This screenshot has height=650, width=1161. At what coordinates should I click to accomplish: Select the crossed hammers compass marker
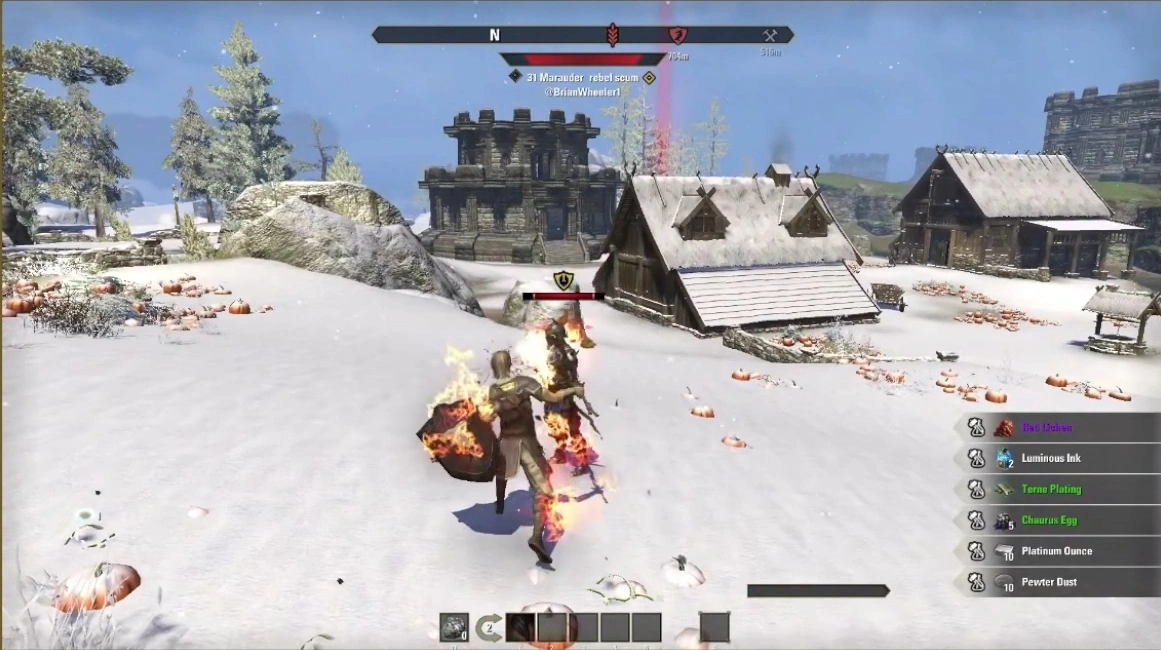(769, 35)
